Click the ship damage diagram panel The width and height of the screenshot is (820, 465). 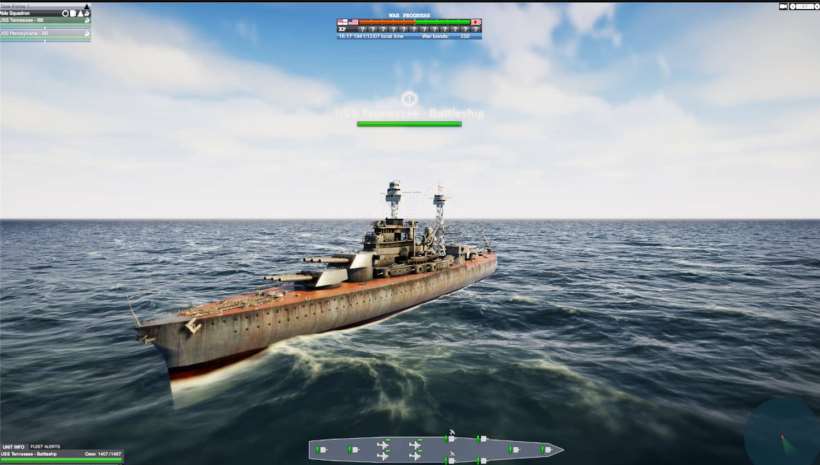point(435,449)
